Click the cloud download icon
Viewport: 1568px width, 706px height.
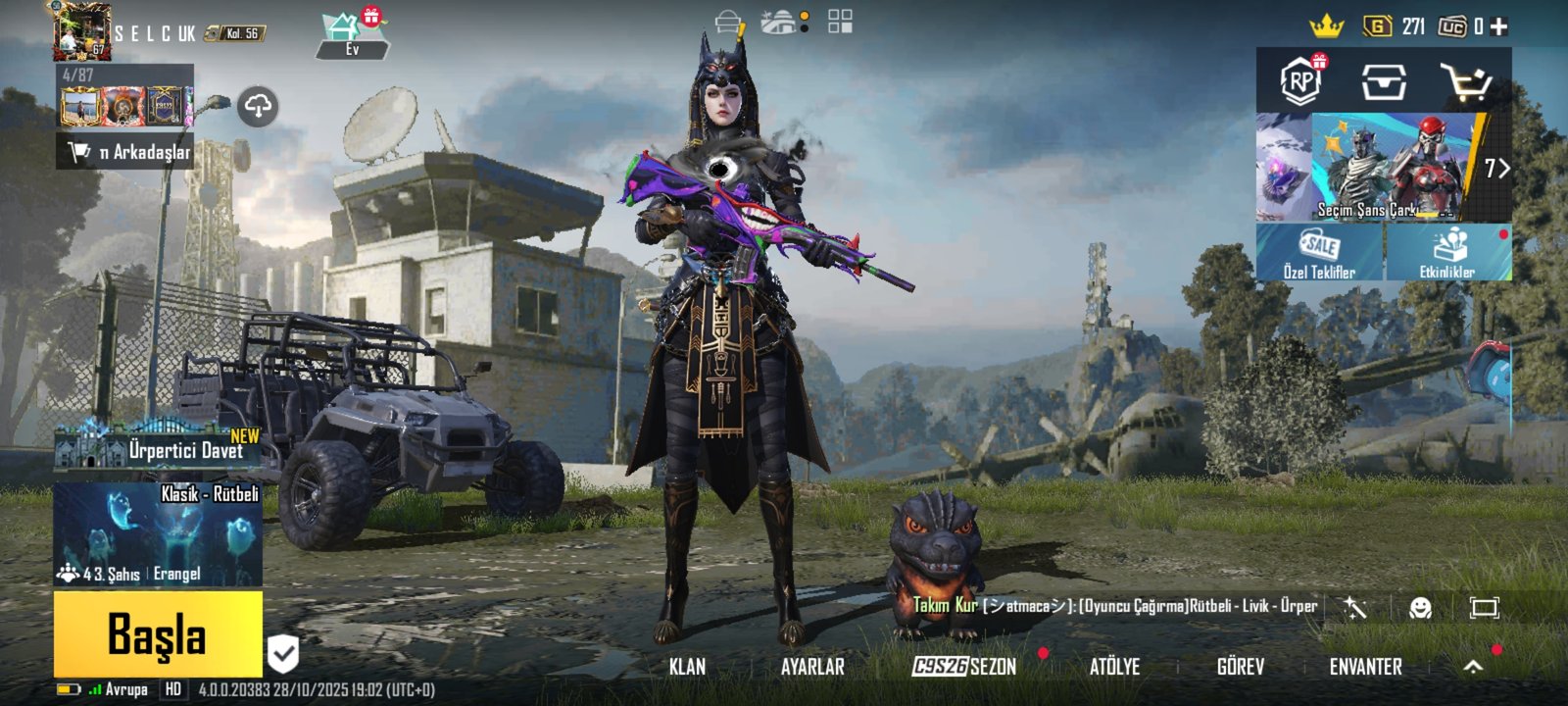(x=258, y=106)
